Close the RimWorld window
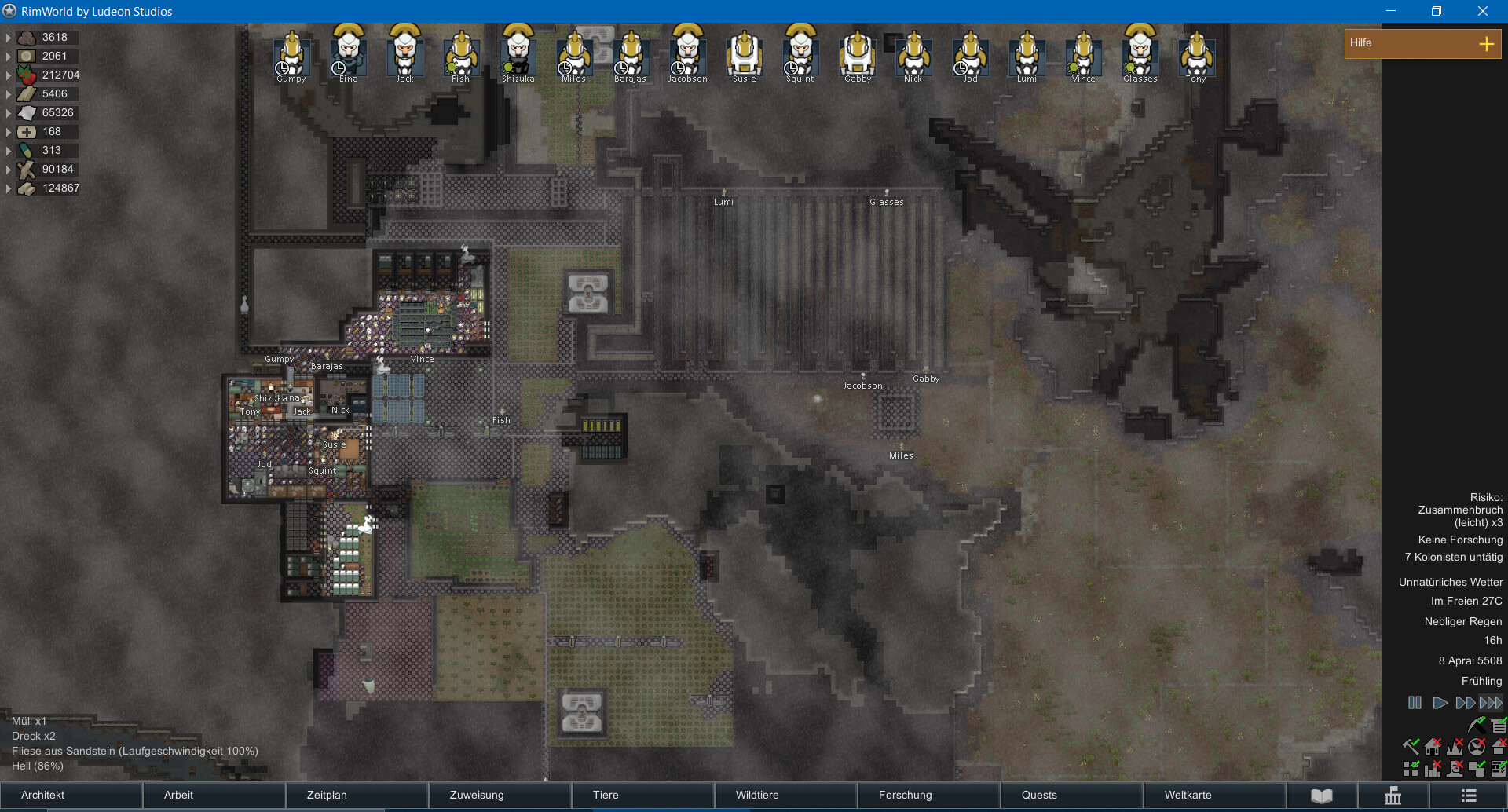Image resolution: width=1508 pixels, height=812 pixels. tap(1482, 11)
